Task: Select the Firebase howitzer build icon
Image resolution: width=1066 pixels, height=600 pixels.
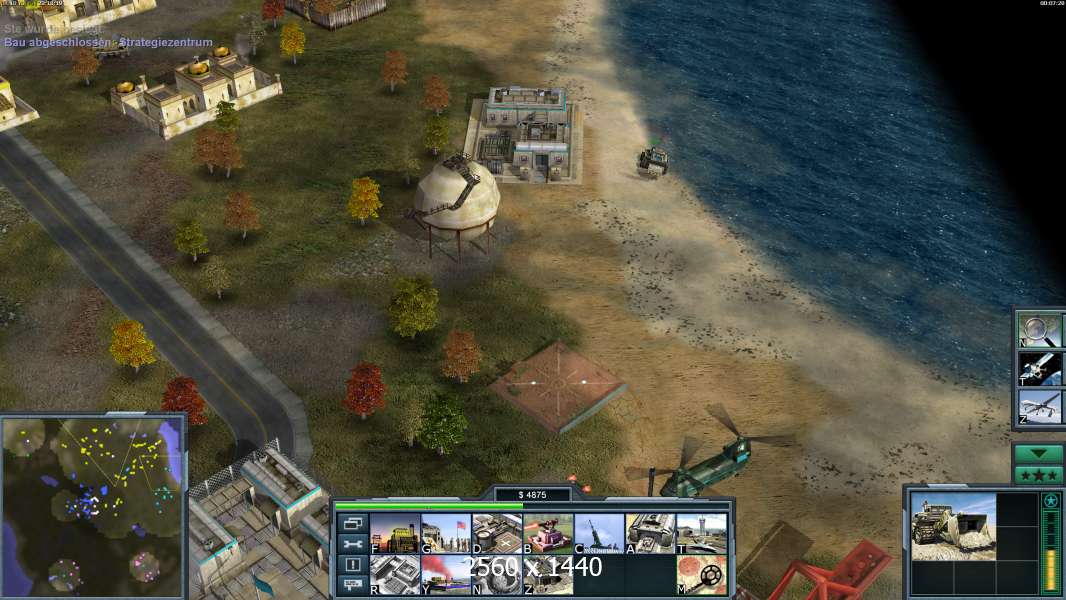Action: click(599, 533)
